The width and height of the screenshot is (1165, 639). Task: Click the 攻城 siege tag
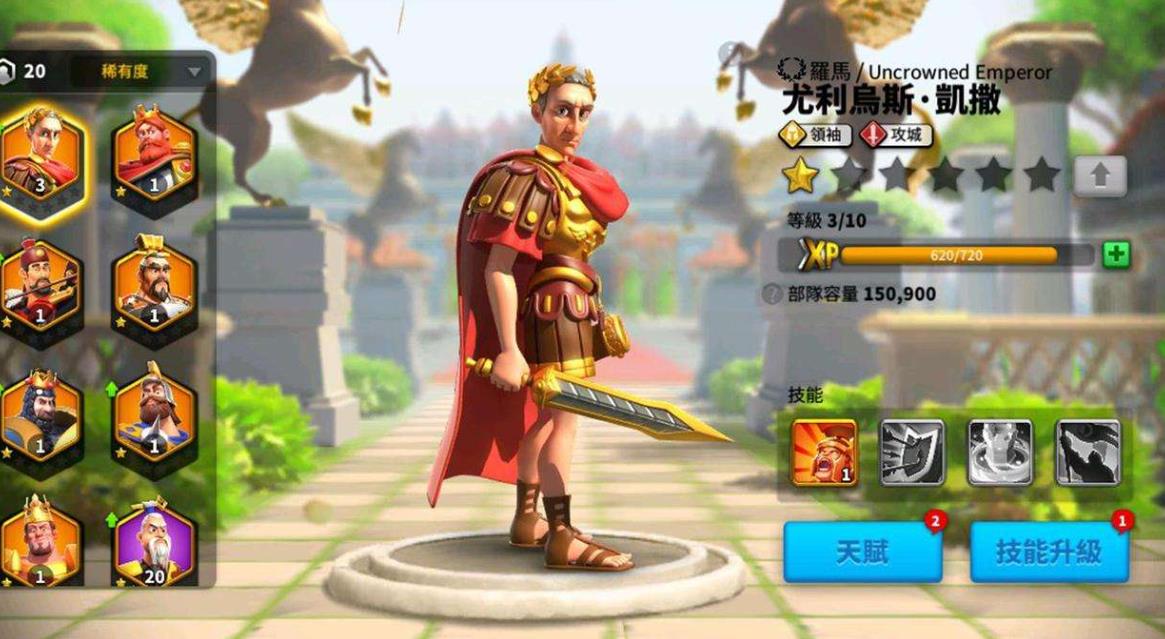point(897,135)
